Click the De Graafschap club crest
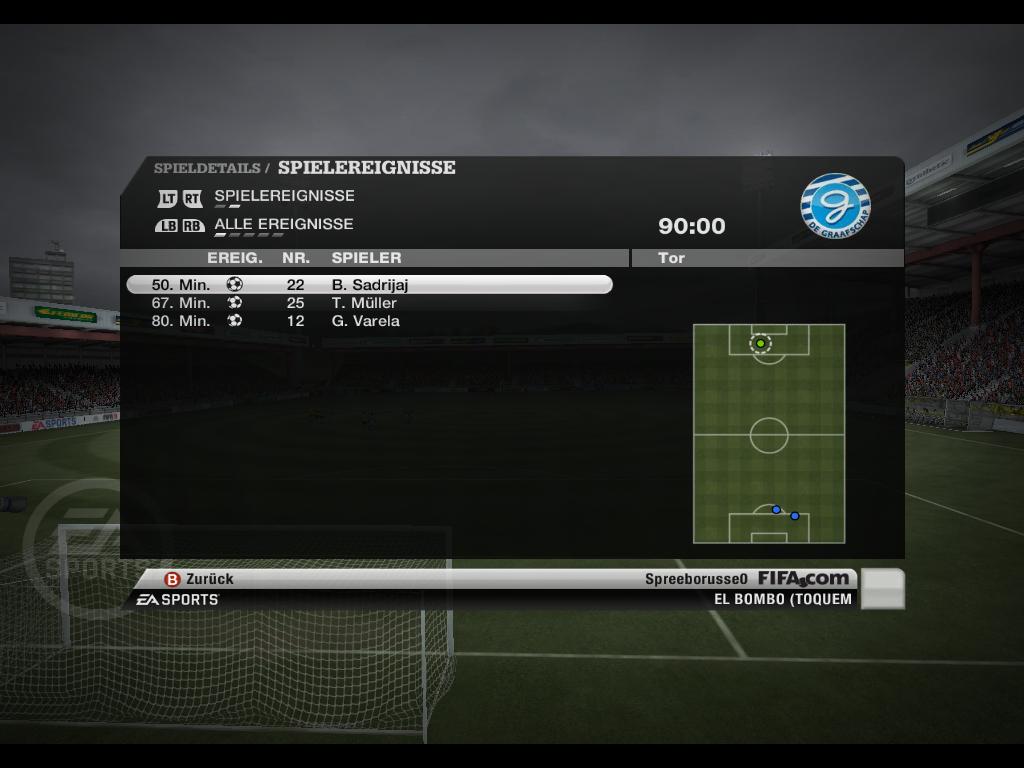Screen dimensions: 1024x768 [x=835, y=206]
